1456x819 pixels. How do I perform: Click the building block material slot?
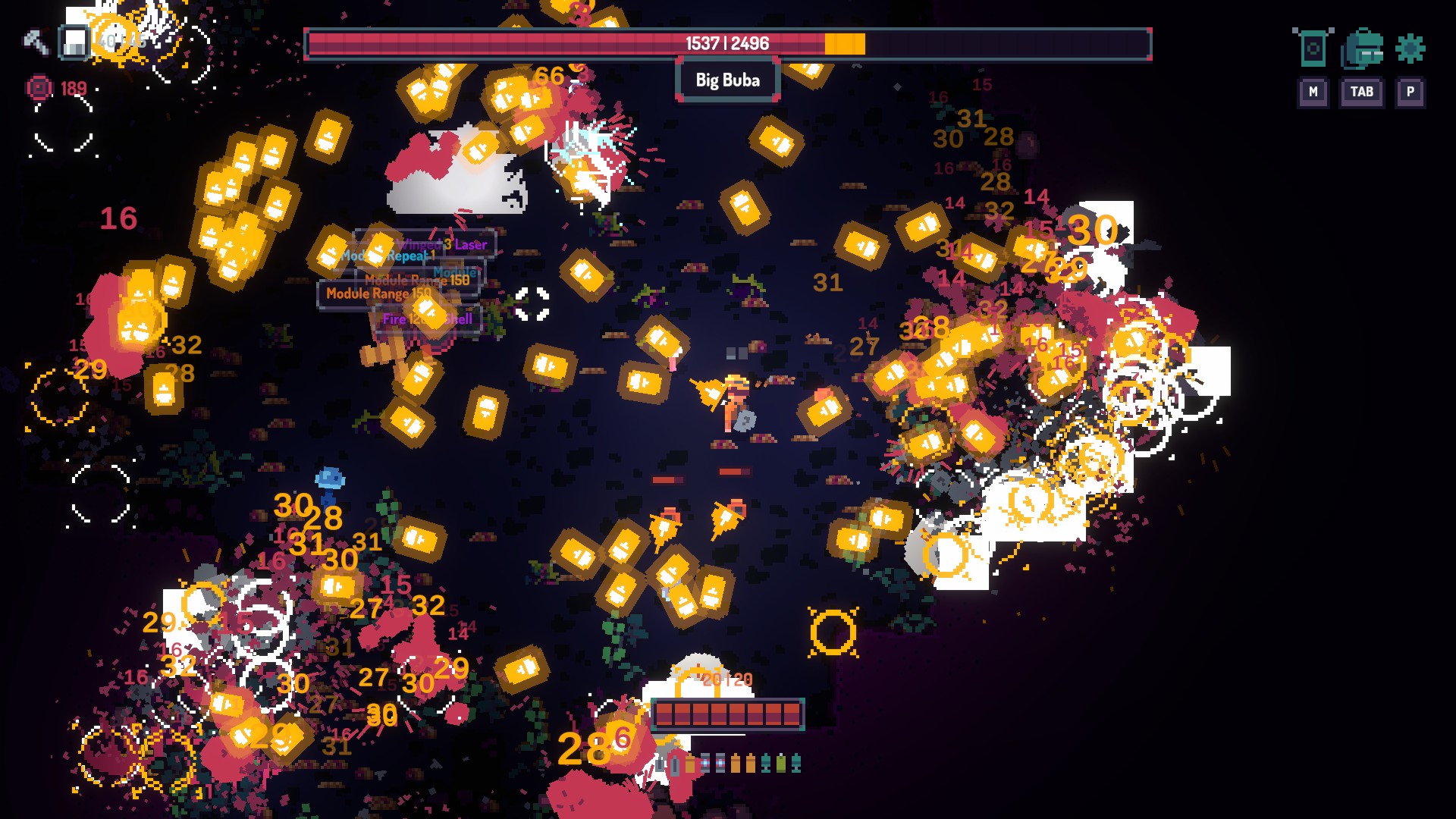(x=74, y=42)
